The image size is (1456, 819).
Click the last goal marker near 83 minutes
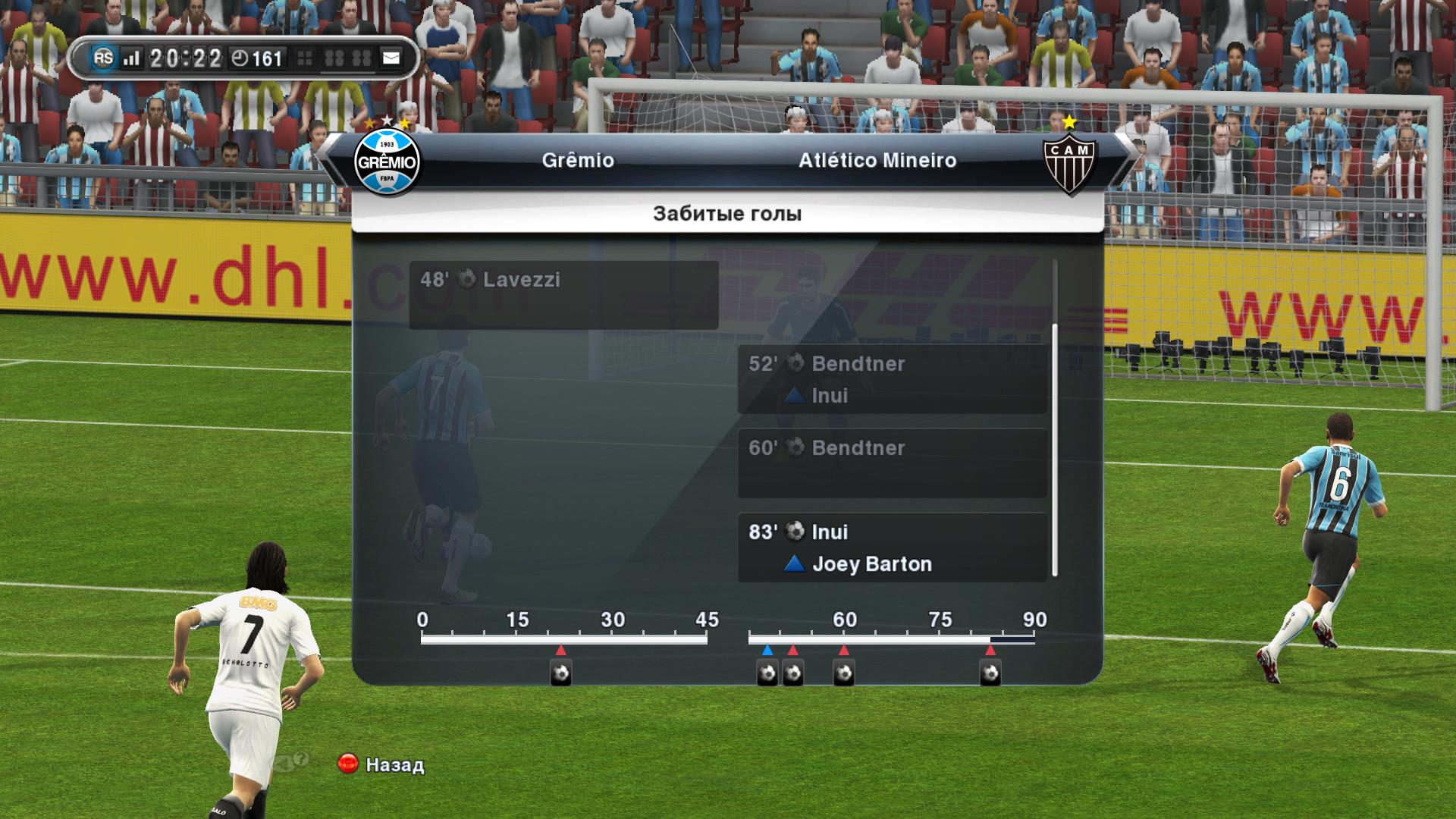(990, 673)
